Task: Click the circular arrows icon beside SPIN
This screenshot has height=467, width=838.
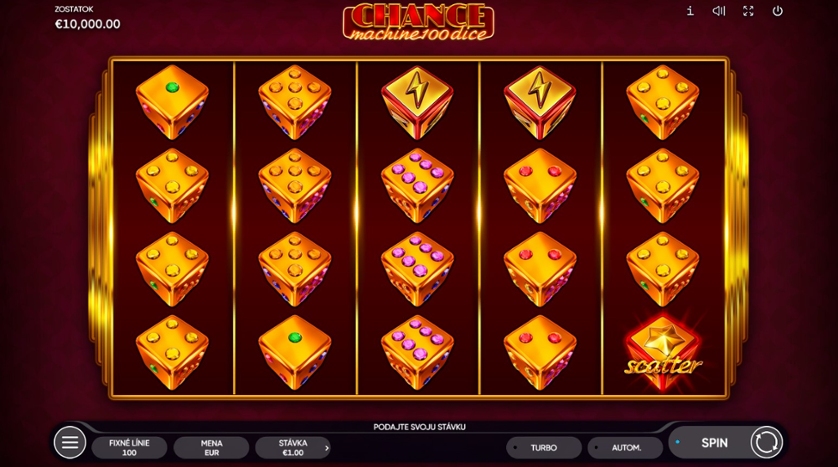Action: point(766,442)
